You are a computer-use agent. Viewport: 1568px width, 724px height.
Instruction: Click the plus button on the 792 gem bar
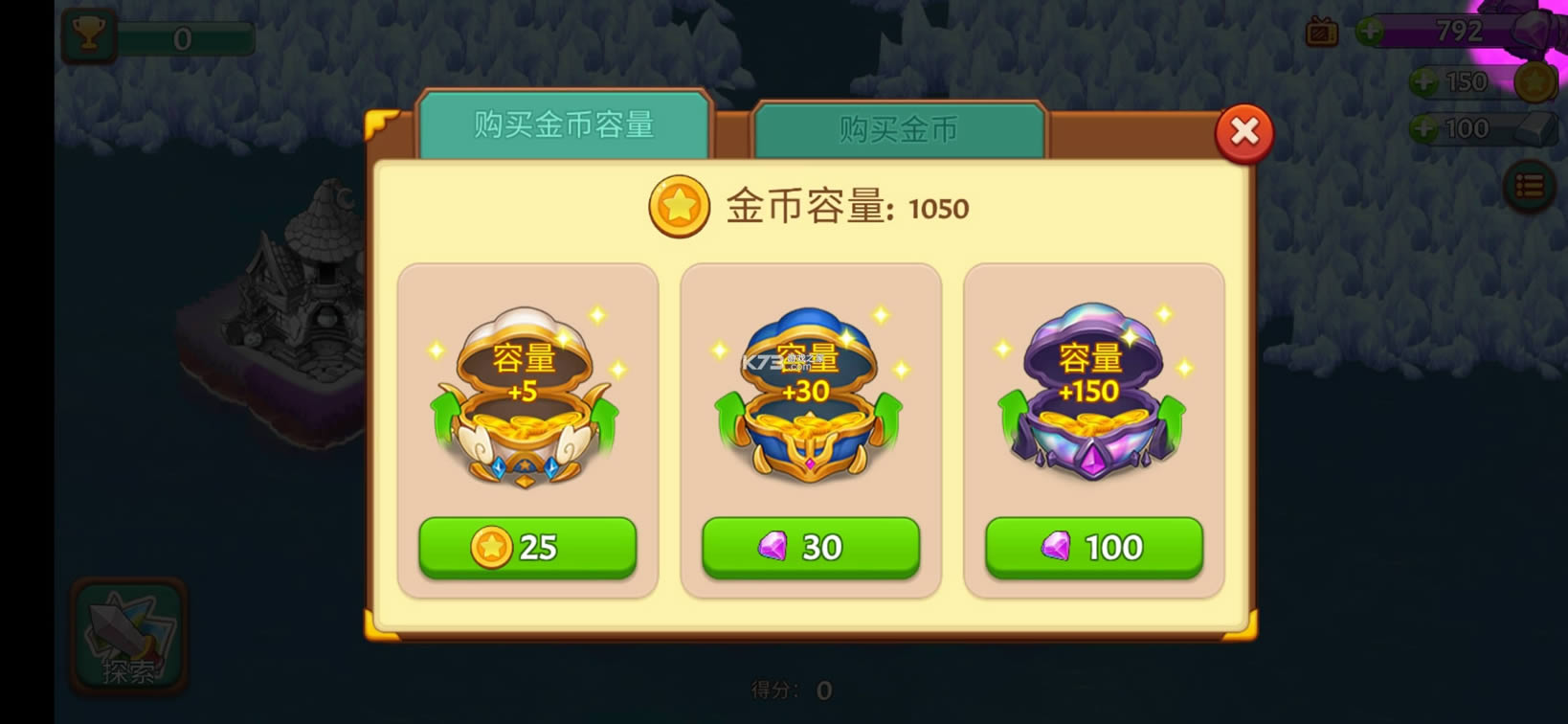coord(1373,31)
